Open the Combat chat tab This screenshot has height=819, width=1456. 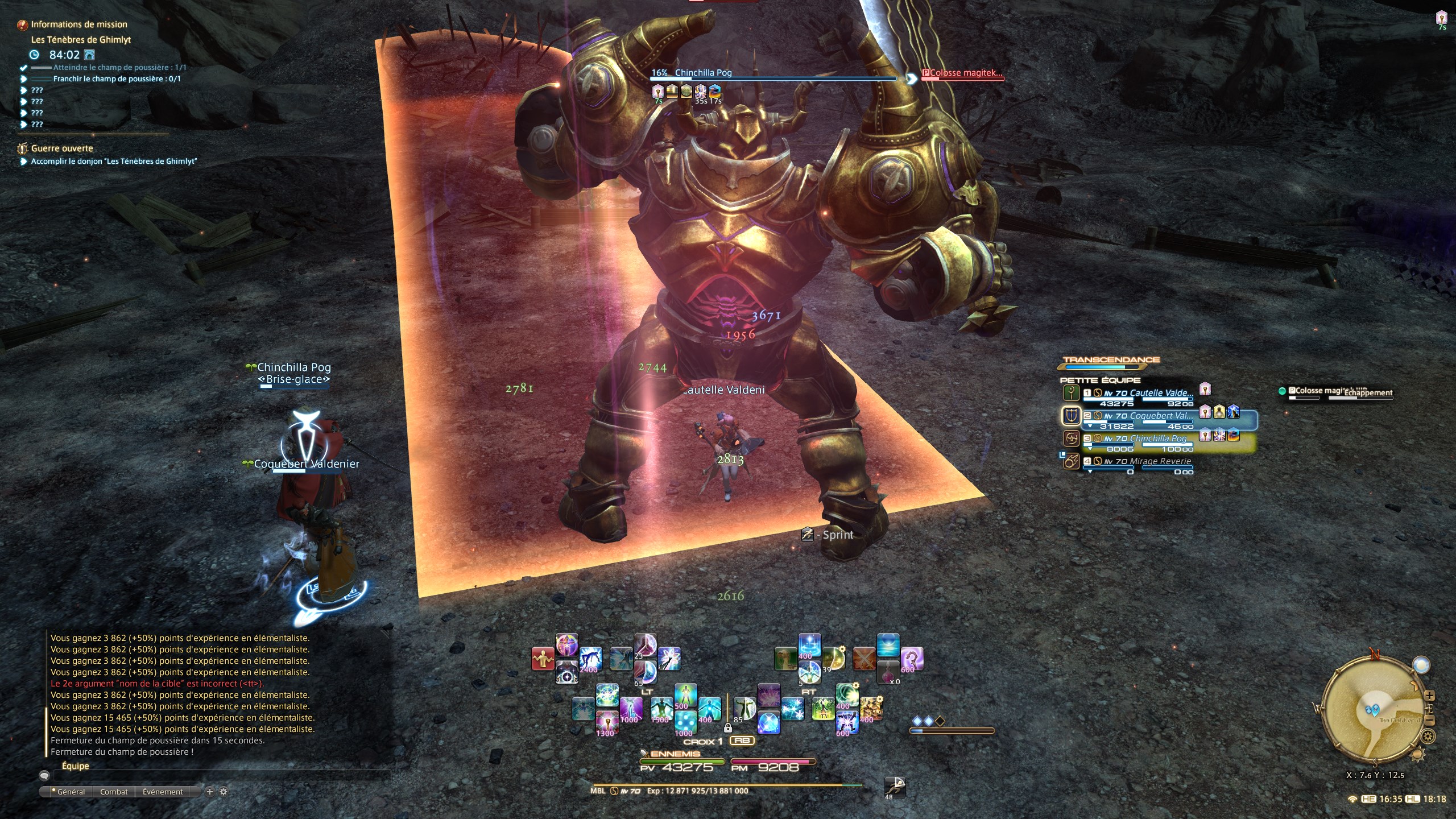114,792
